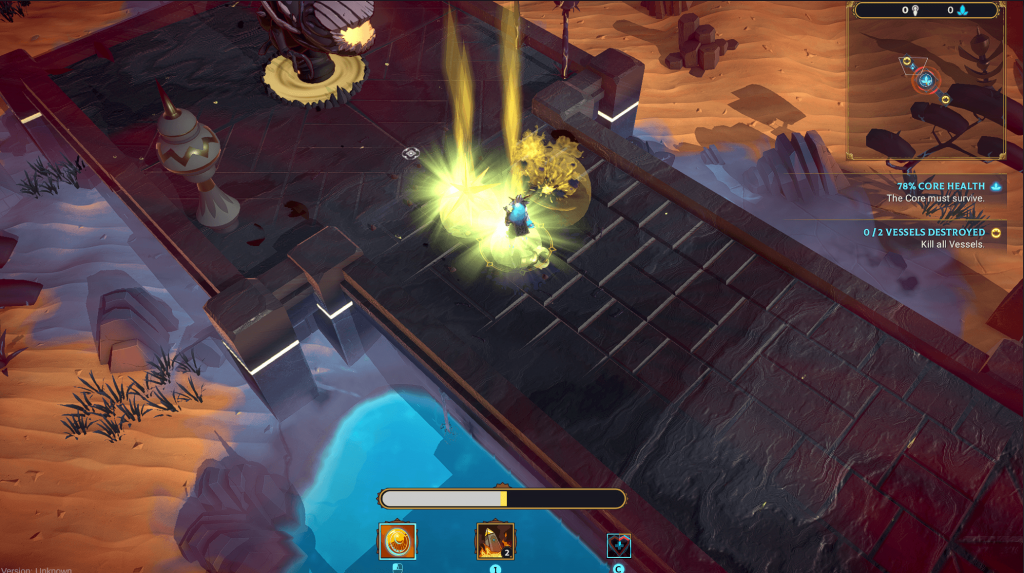The height and width of the screenshot is (573, 1024).
Task: Click the blue Core marker on minimap
Action: (x=925, y=80)
